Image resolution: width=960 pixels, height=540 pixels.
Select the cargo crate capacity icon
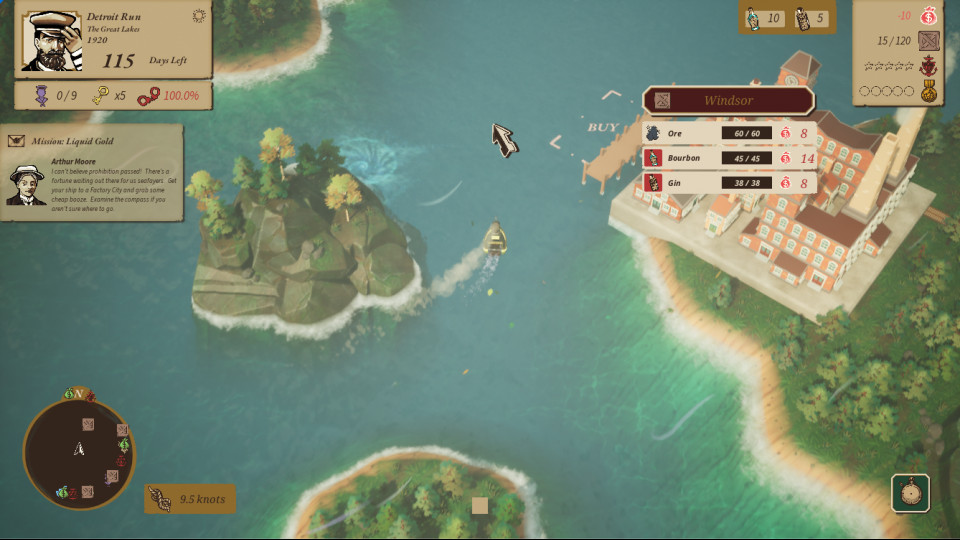tap(929, 41)
